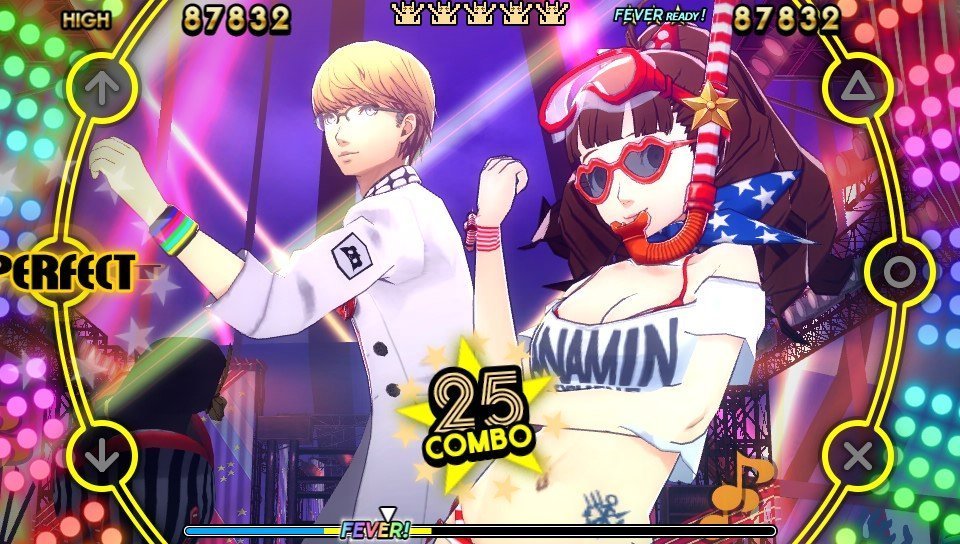Viewport: 960px width, 544px height.
Task: Select the circle note target ring
Action: click(899, 271)
